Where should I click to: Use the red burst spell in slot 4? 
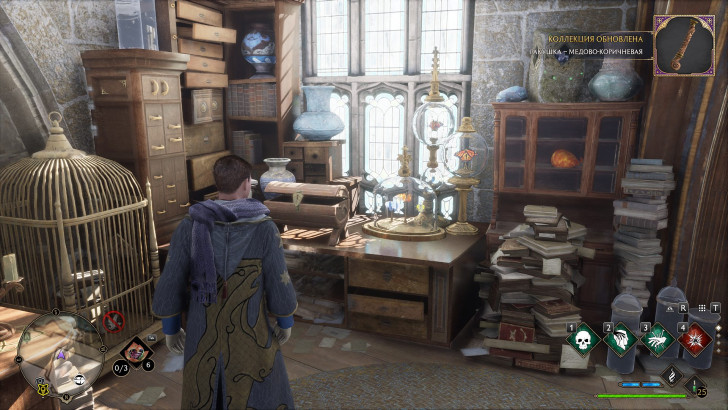[x=692, y=339]
